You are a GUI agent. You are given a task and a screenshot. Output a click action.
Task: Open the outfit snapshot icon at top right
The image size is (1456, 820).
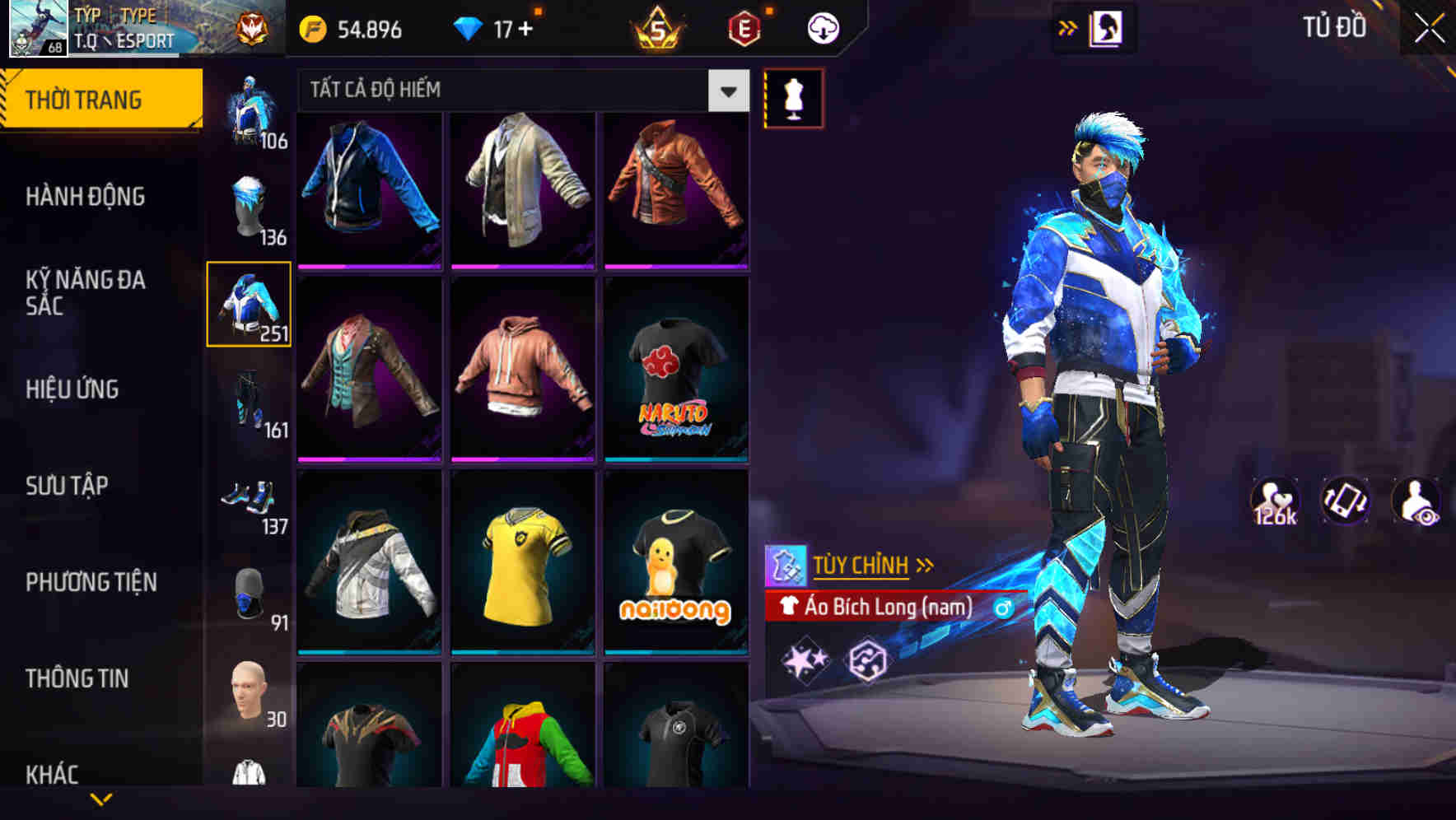pos(1105,27)
